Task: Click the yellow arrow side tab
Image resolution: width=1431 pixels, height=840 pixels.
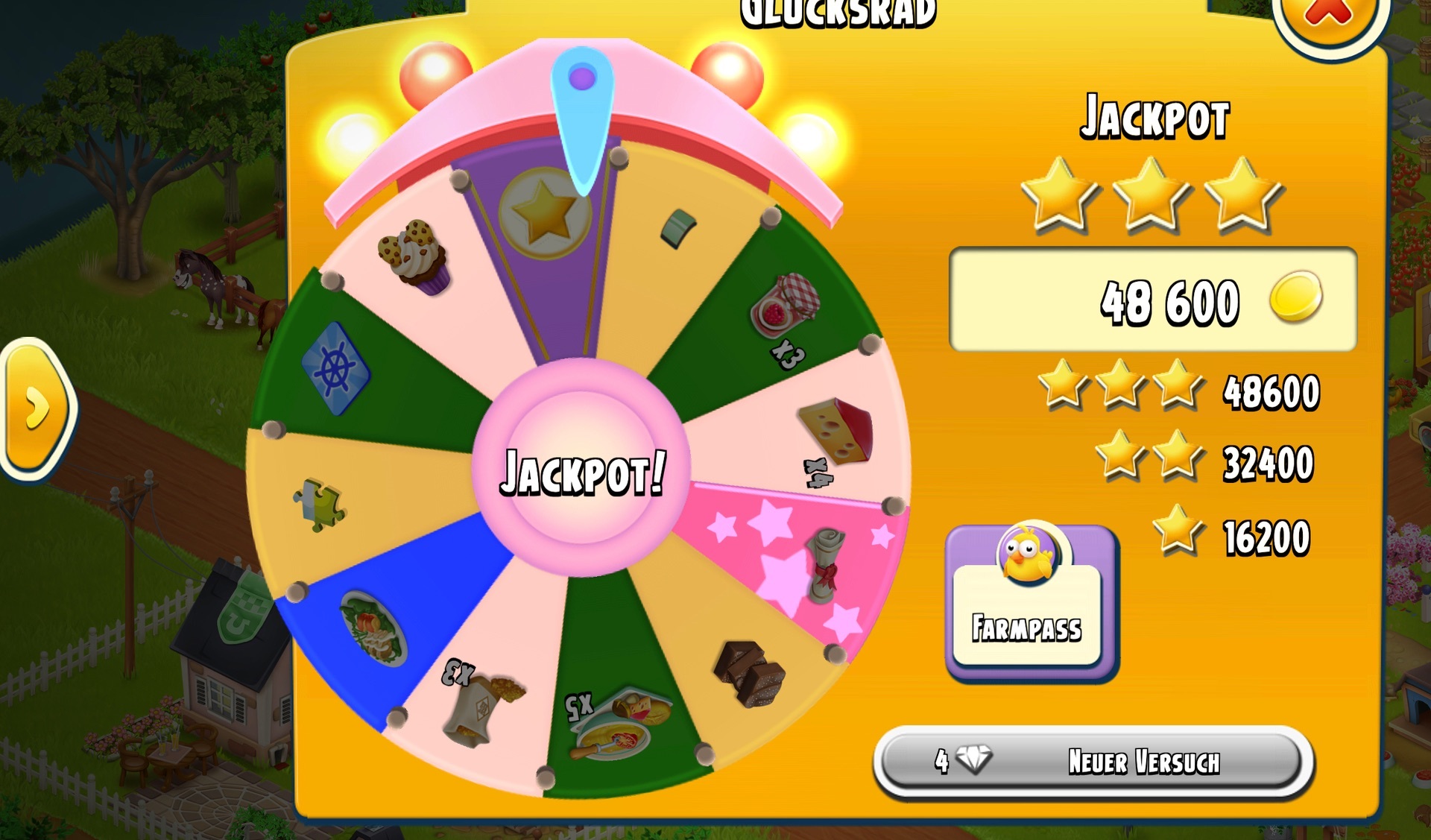Action: click(x=36, y=408)
